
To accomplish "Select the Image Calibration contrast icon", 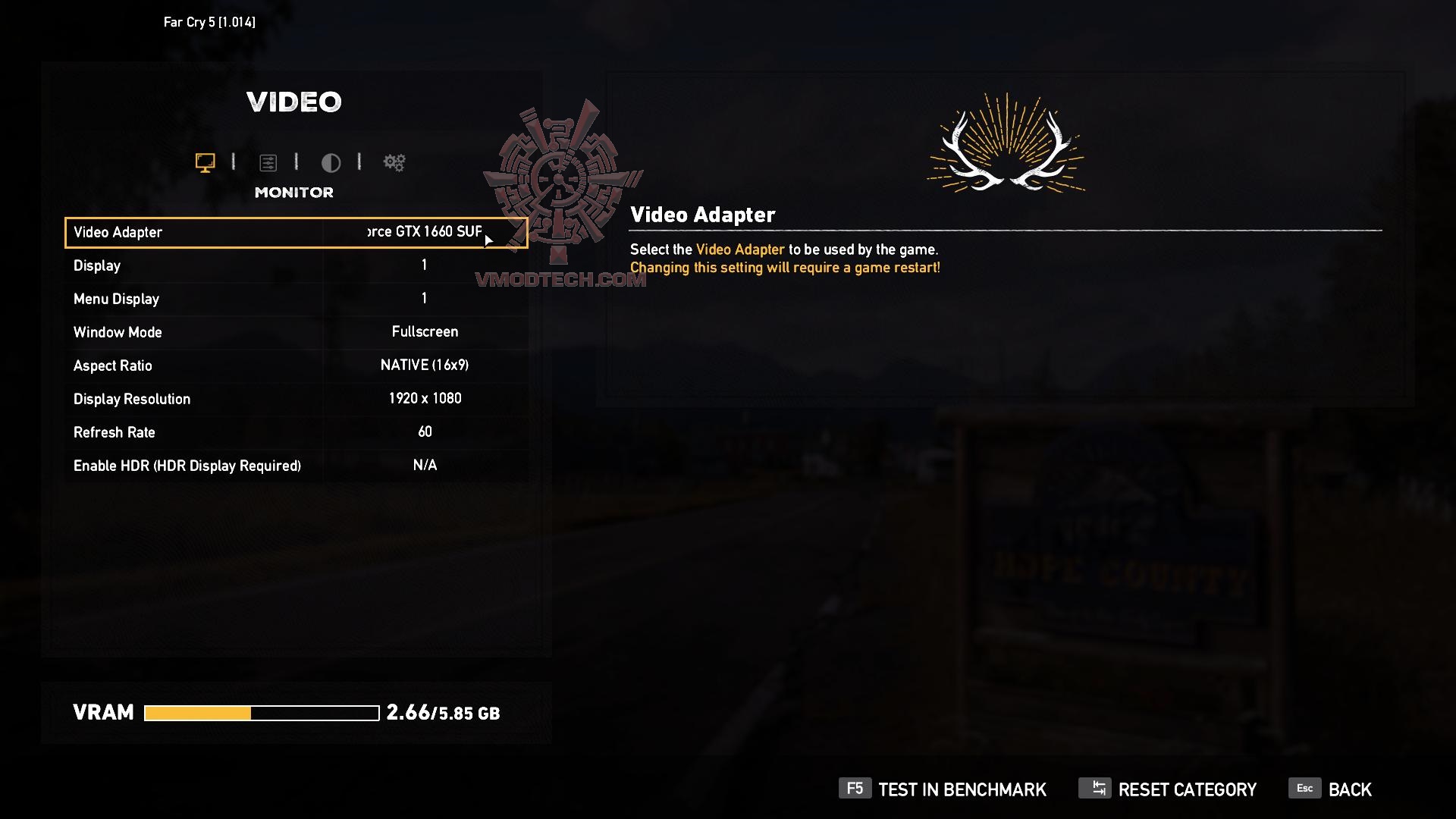I will [x=331, y=162].
